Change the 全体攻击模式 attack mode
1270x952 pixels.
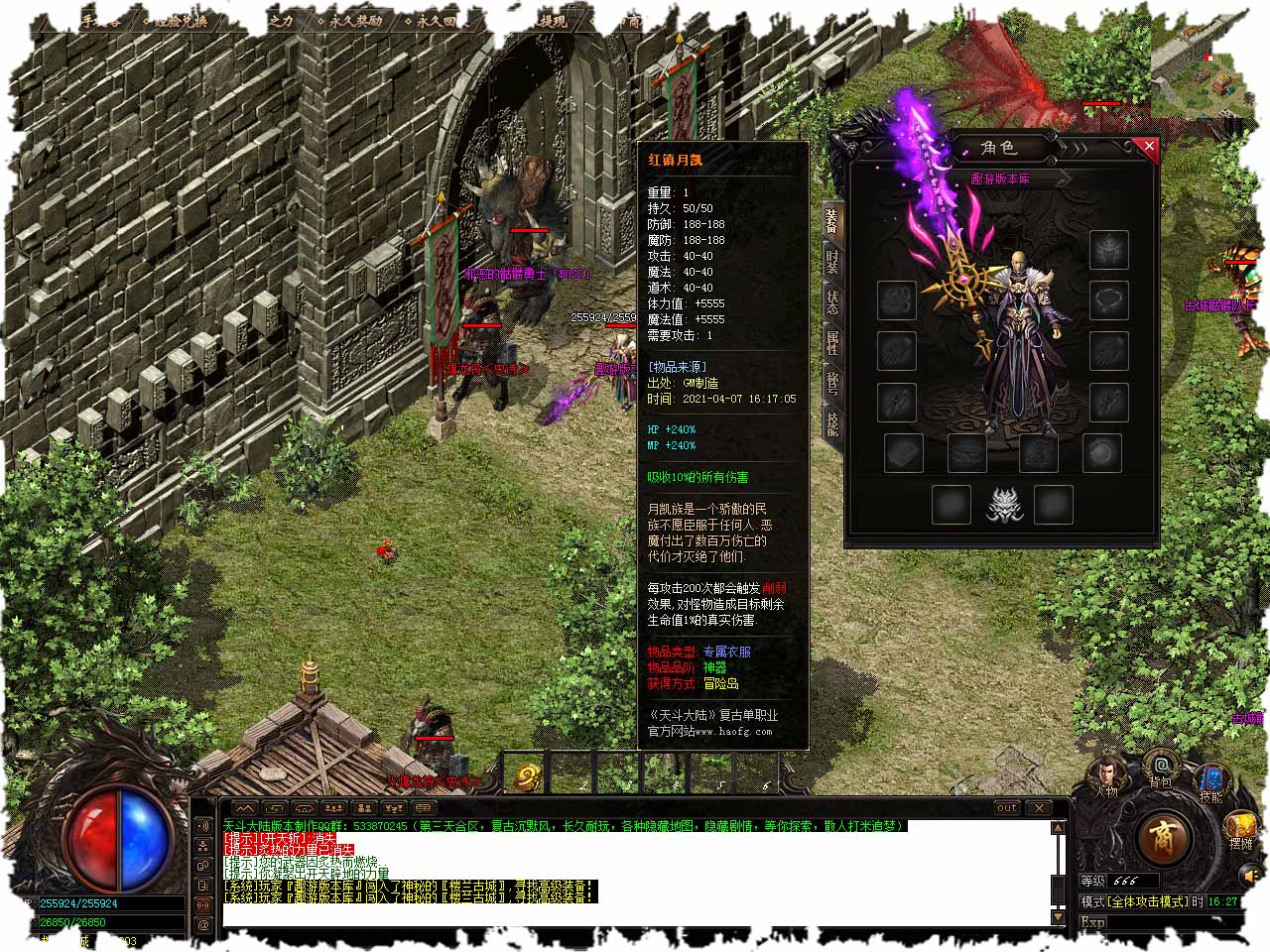(x=1146, y=901)
